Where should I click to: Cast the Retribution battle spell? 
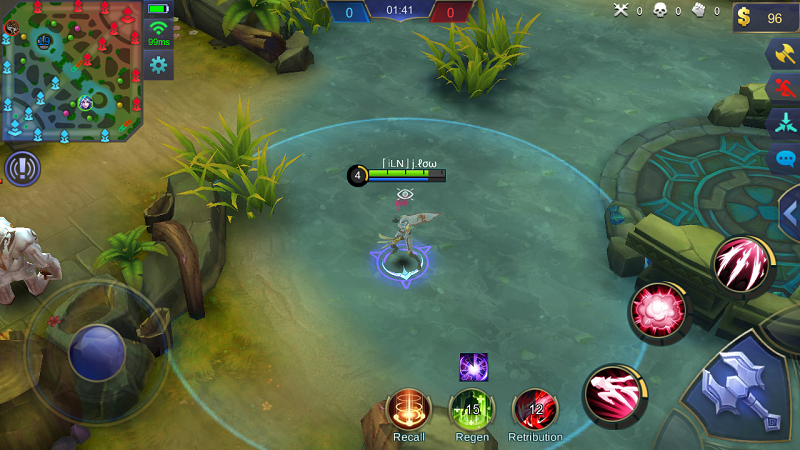[535, 410]
